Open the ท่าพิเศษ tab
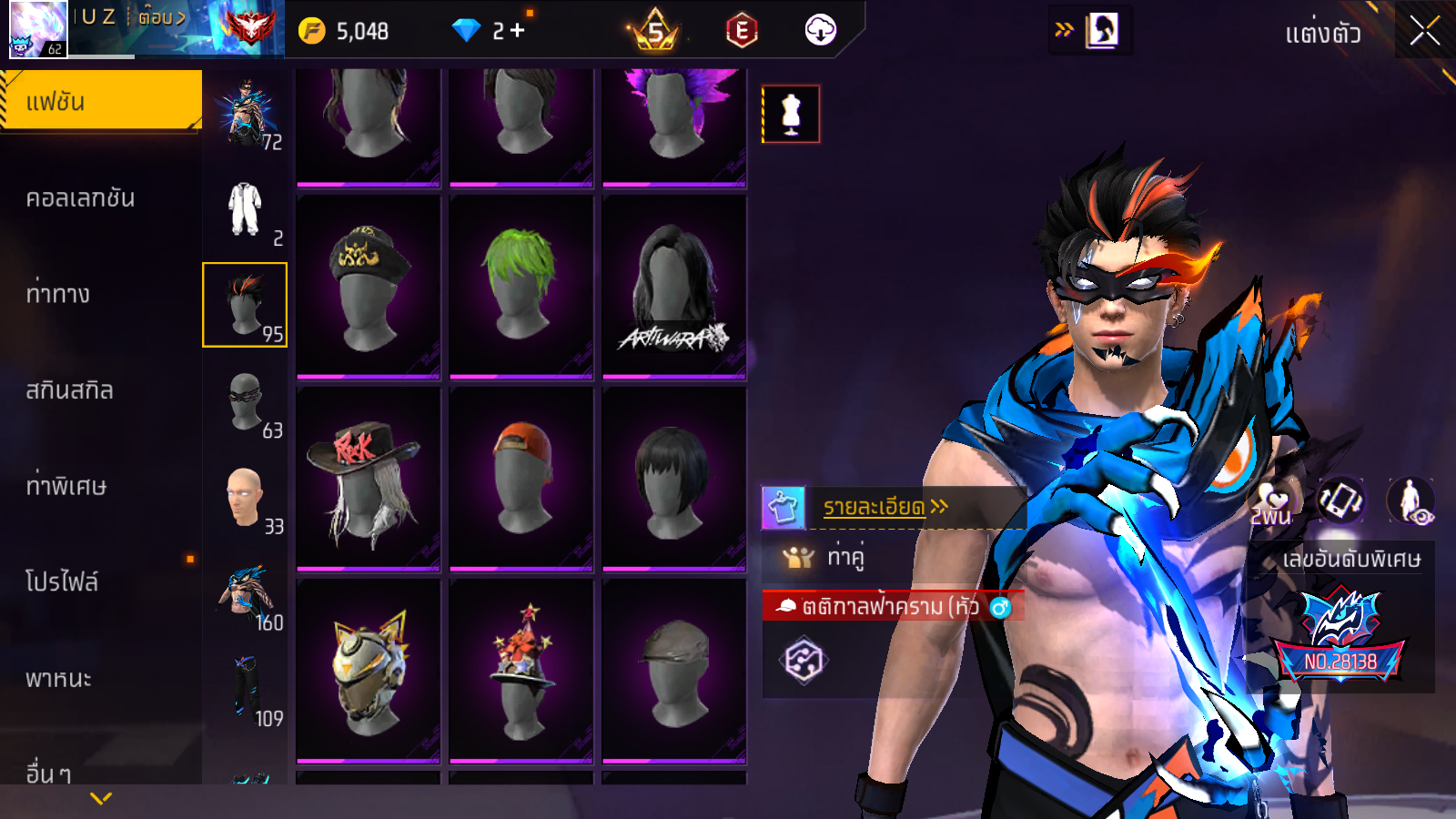Viewport: 1456px width, 819px height. coord(66,486)
